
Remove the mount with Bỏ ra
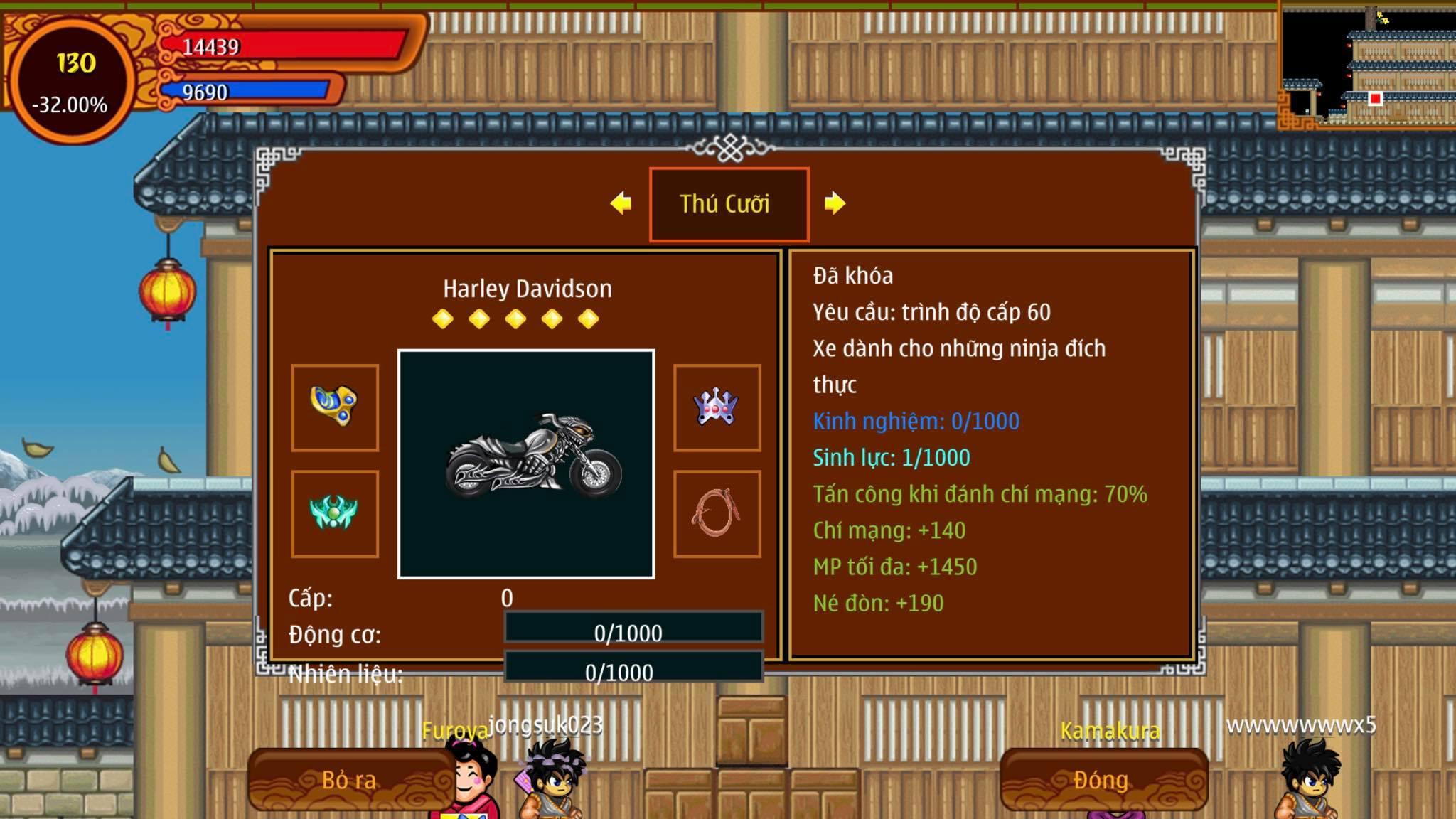click(x=350, y=780)
